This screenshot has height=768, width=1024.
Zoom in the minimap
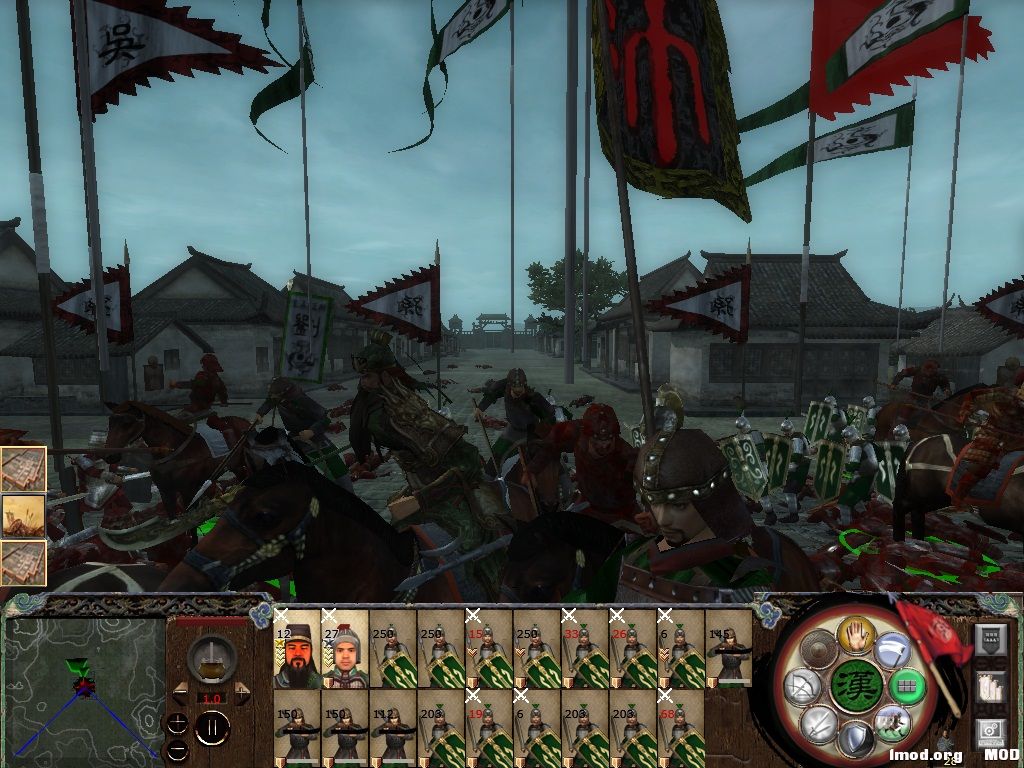click(x=178, y=722)
